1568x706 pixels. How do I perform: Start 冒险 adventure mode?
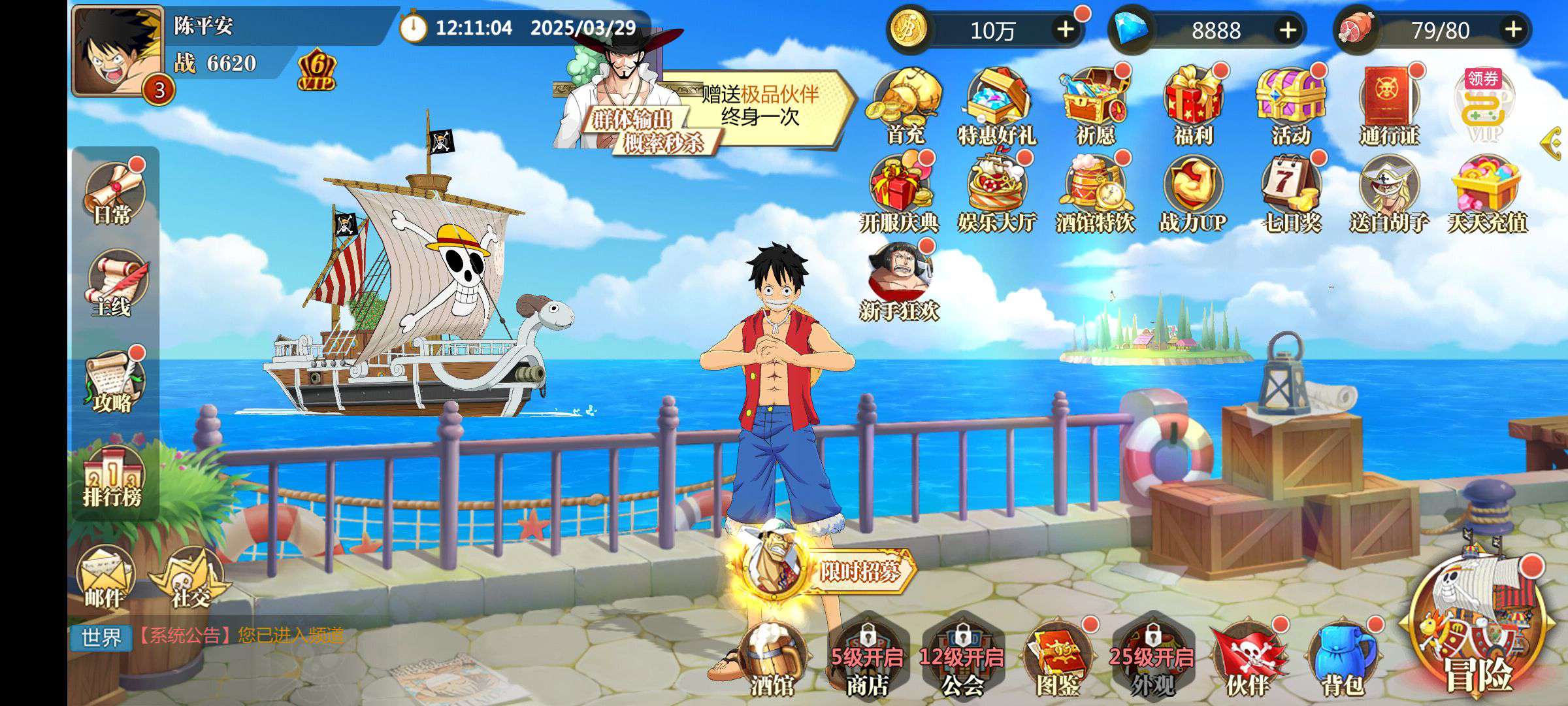click(1478, 628)
